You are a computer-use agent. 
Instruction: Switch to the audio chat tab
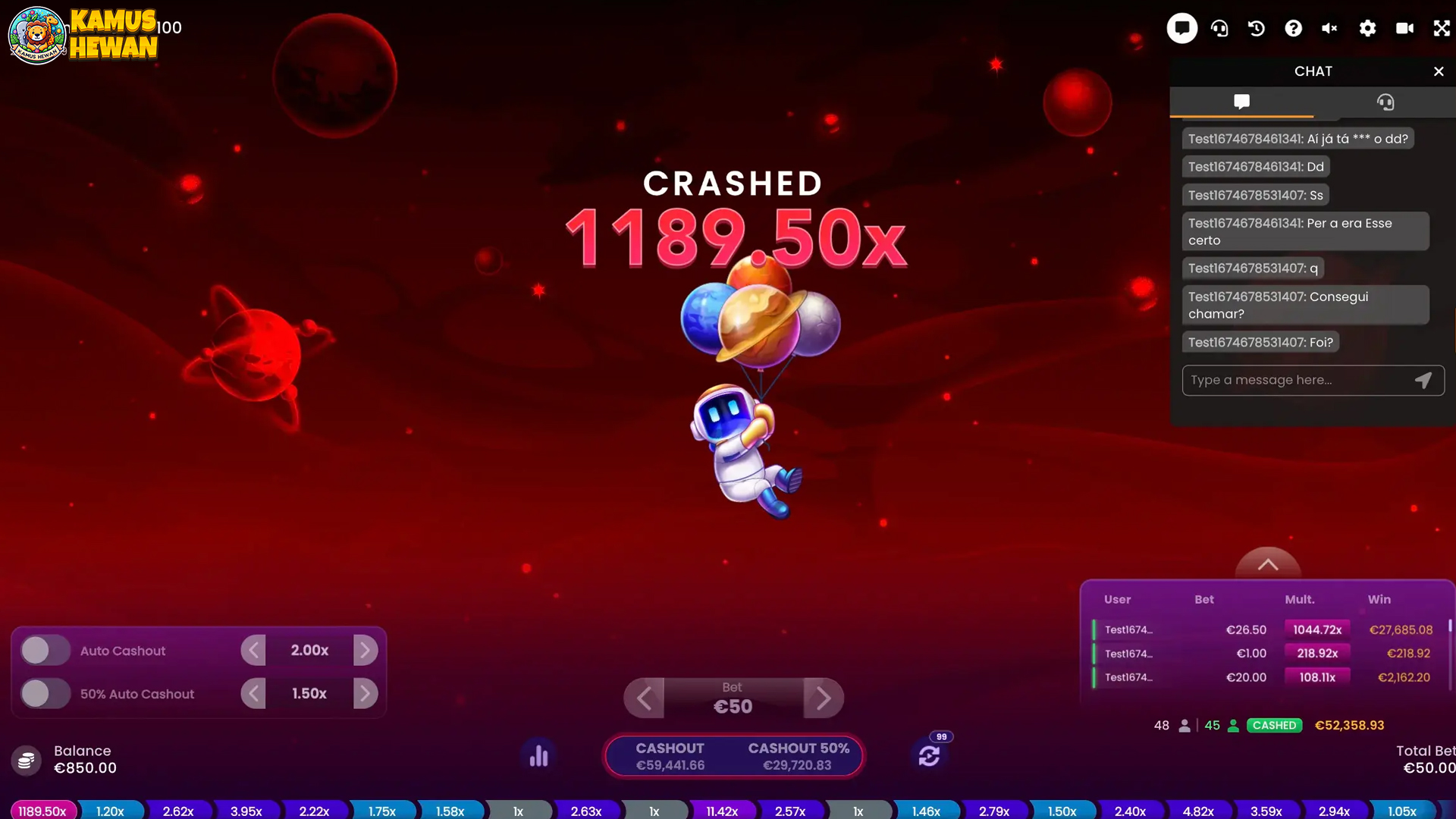1386,102
